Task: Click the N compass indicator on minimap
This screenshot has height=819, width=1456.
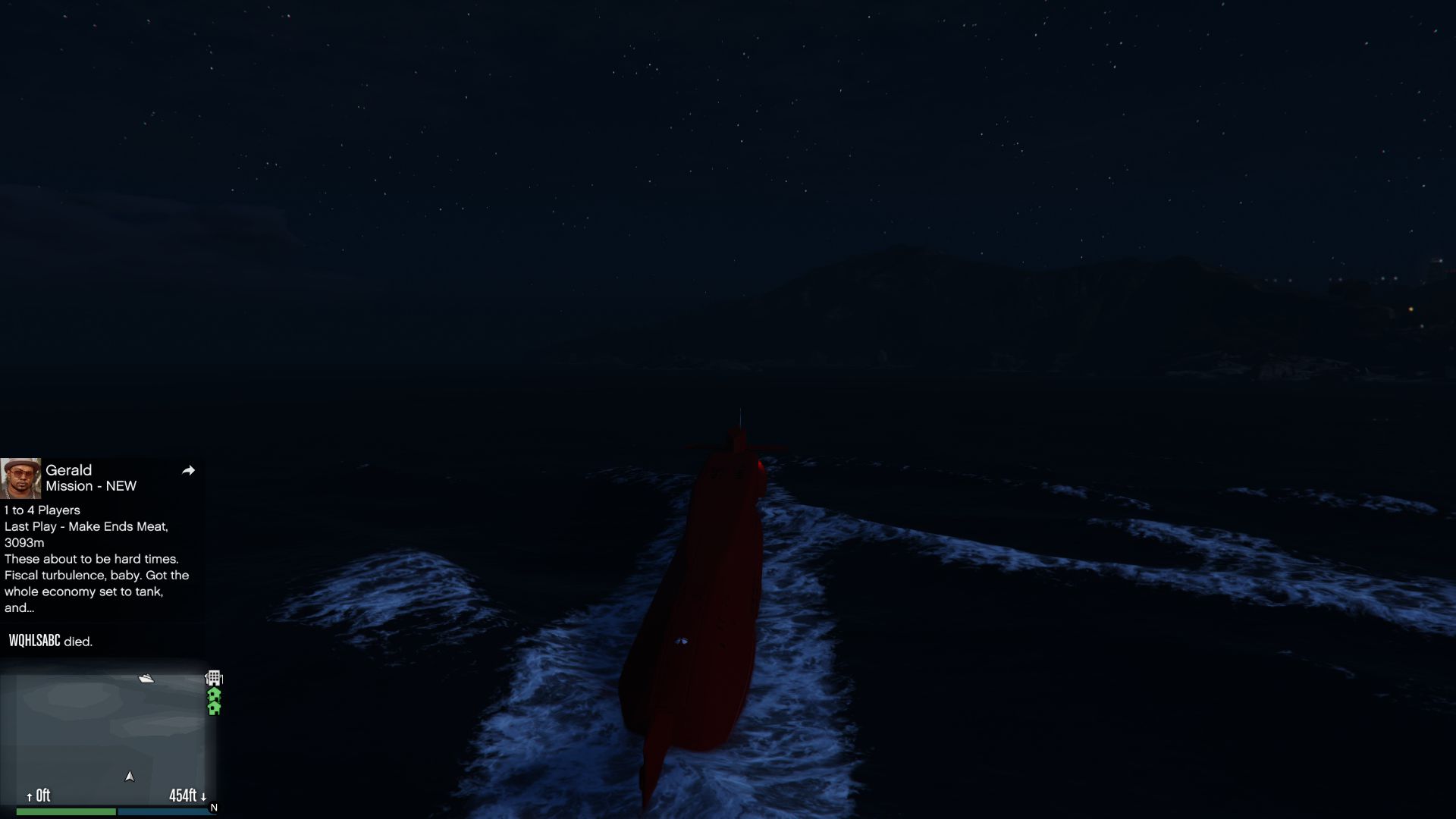Action: pyautogui.click(x=213, y=806)
